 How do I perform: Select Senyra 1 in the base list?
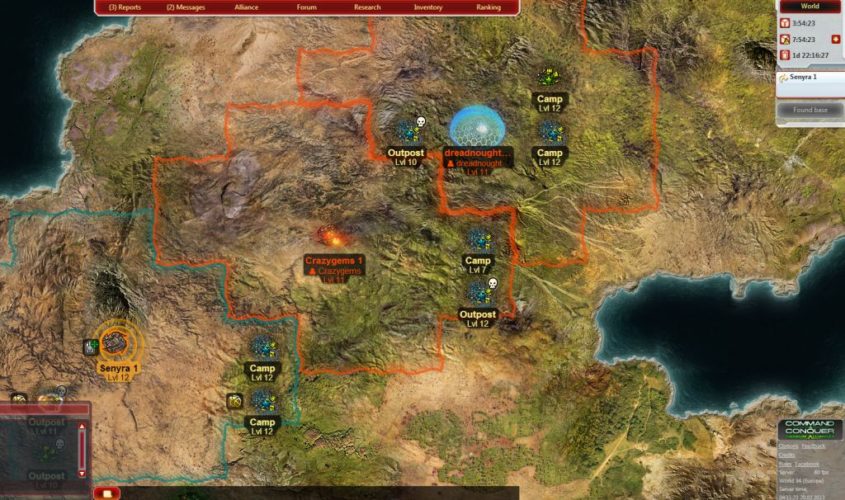click(x=805, y=77)
